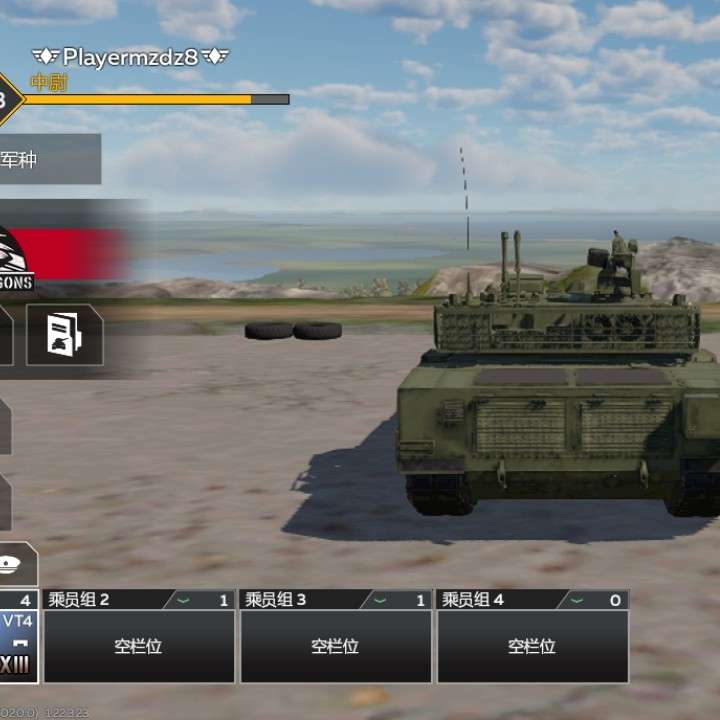Screen dimensions: 720x720
Task: Open the 军种 branch selector
Action: 48,159
